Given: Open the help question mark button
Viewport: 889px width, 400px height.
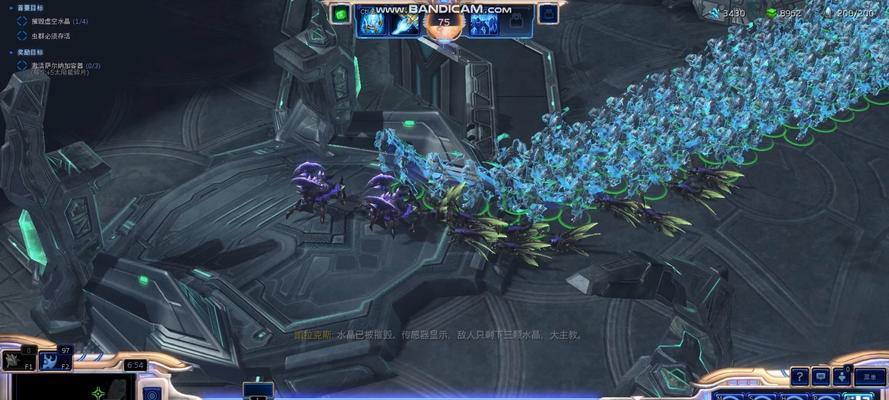Looking at the screenshot, I should click(800, 376).
